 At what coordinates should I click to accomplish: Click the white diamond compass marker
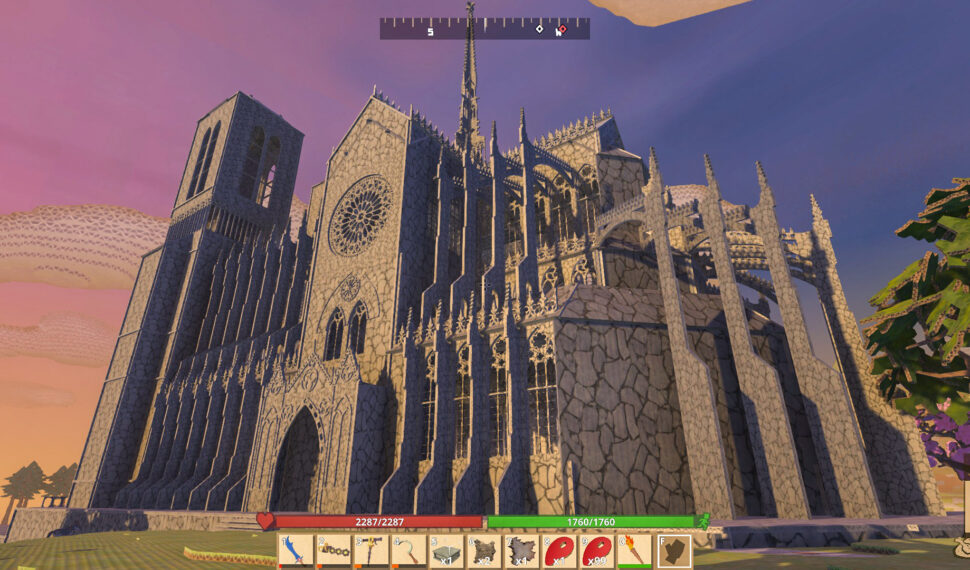(x=540, y=29)
